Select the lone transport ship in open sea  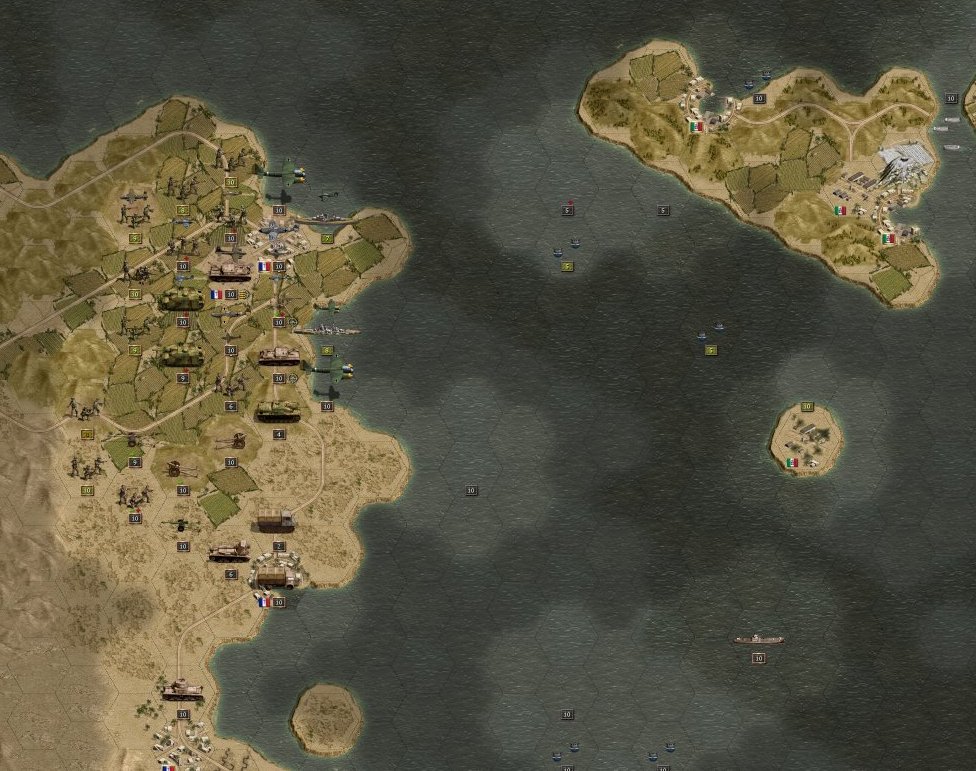pos(758,639)
